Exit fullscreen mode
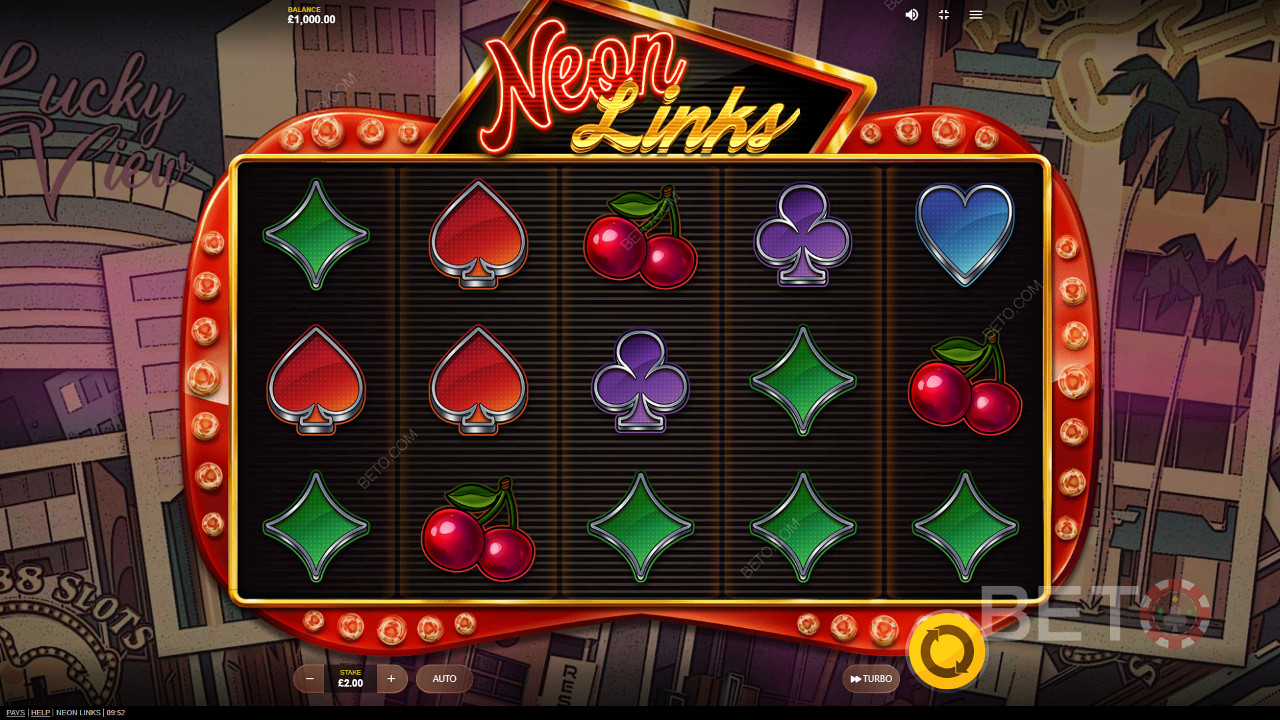The height and width of the screenshot is (720, 1280). (944, 15)
